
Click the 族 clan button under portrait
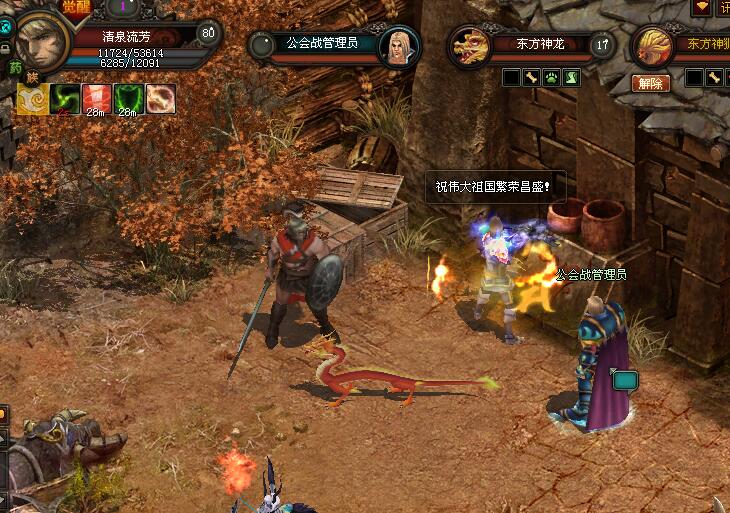click(x=33, y=77)
